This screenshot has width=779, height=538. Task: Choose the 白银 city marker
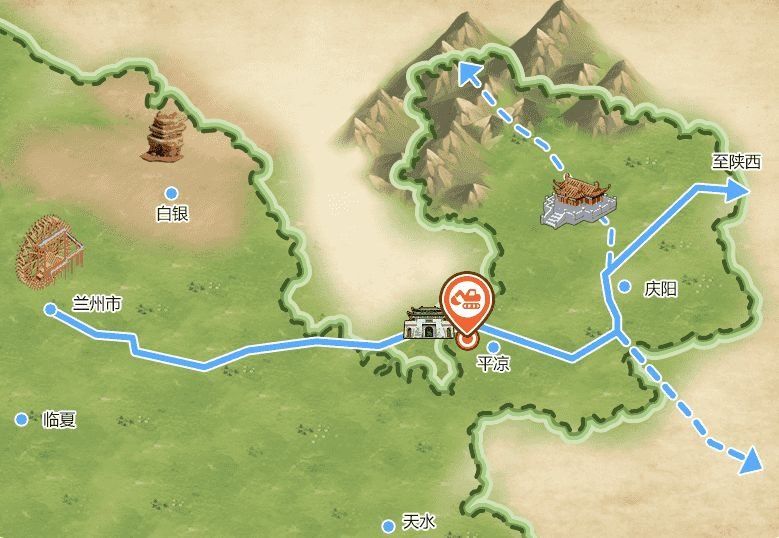coord(172,193)
